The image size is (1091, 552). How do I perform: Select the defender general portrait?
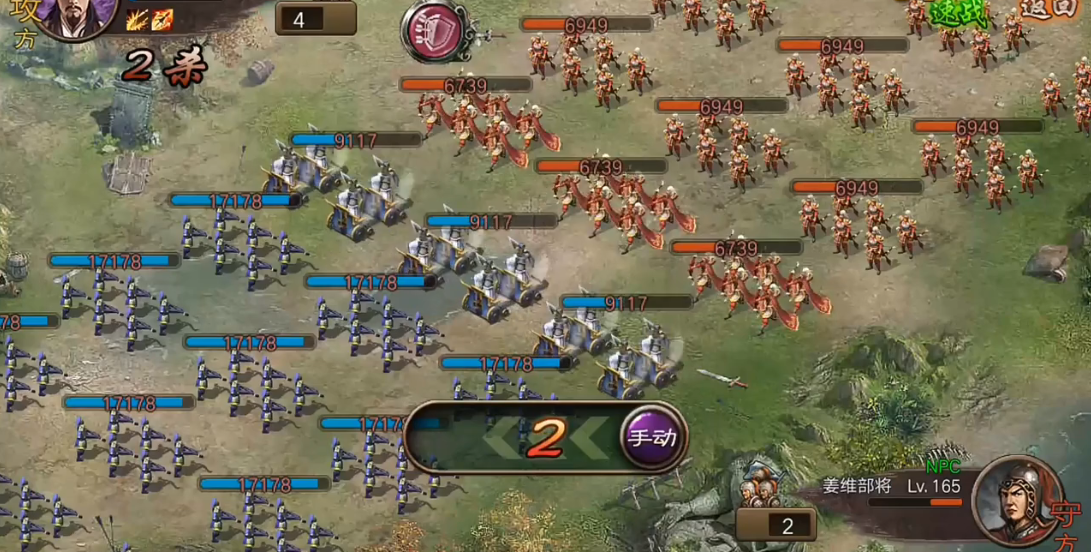(x=1018, y=499)
